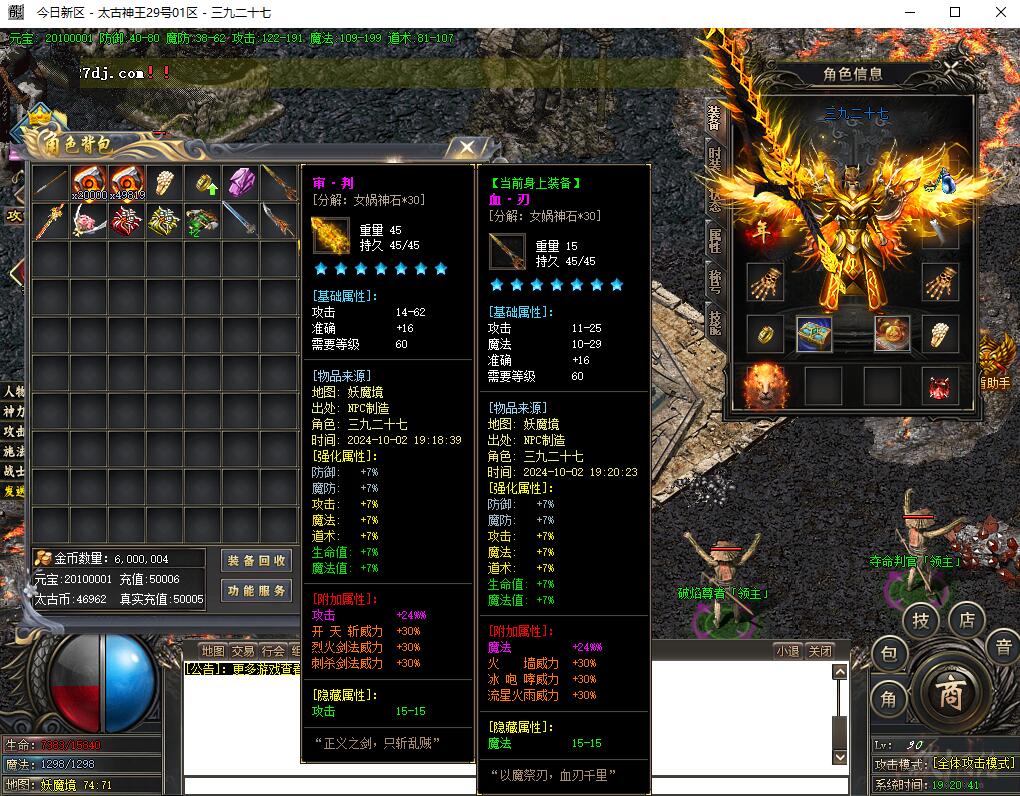Click the 装备回收 equipment recycle button
This screenshot has width=1020, height=796.
coord(256,561)
